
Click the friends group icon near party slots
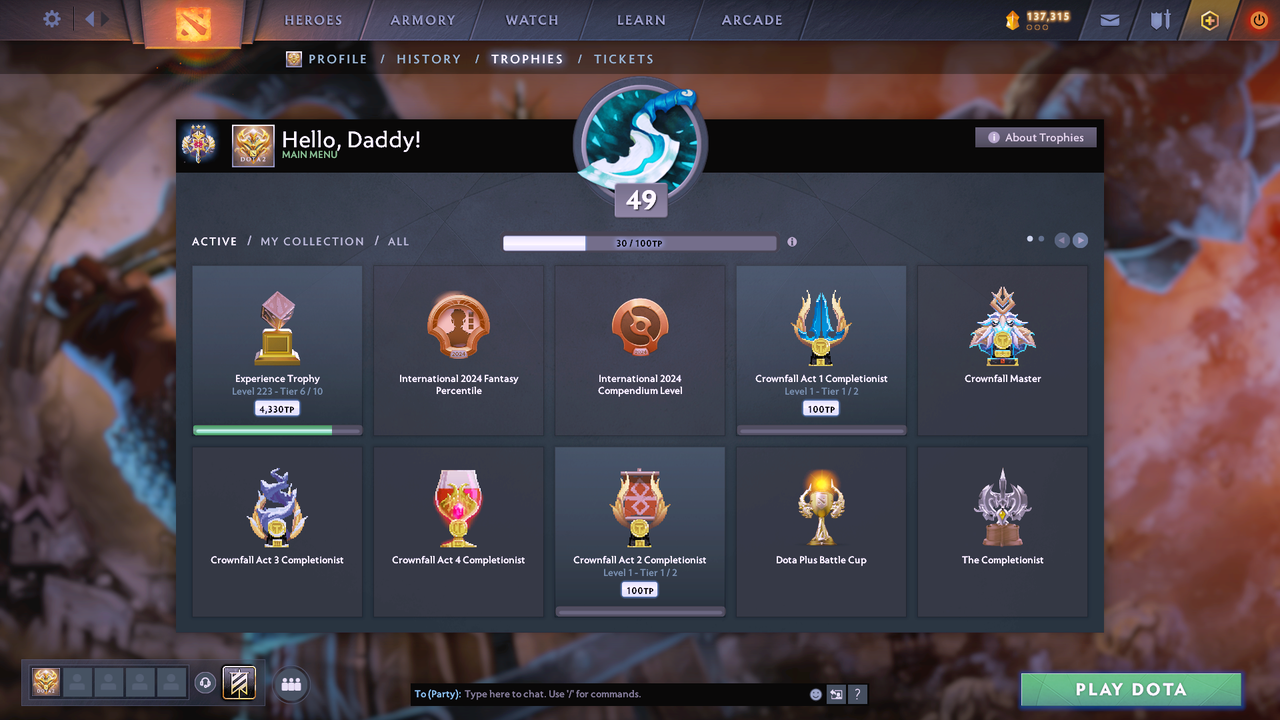(x=290, y=684)
